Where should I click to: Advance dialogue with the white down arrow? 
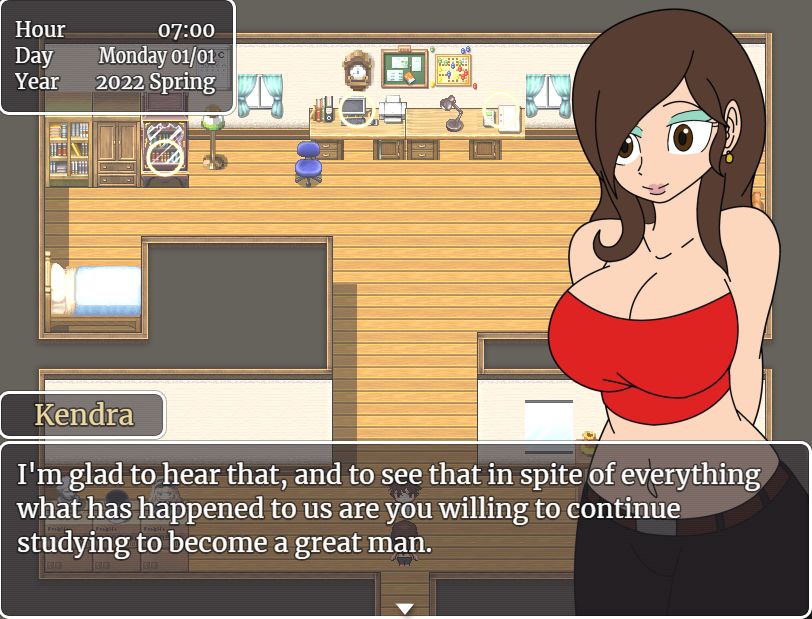click(405, 607)
